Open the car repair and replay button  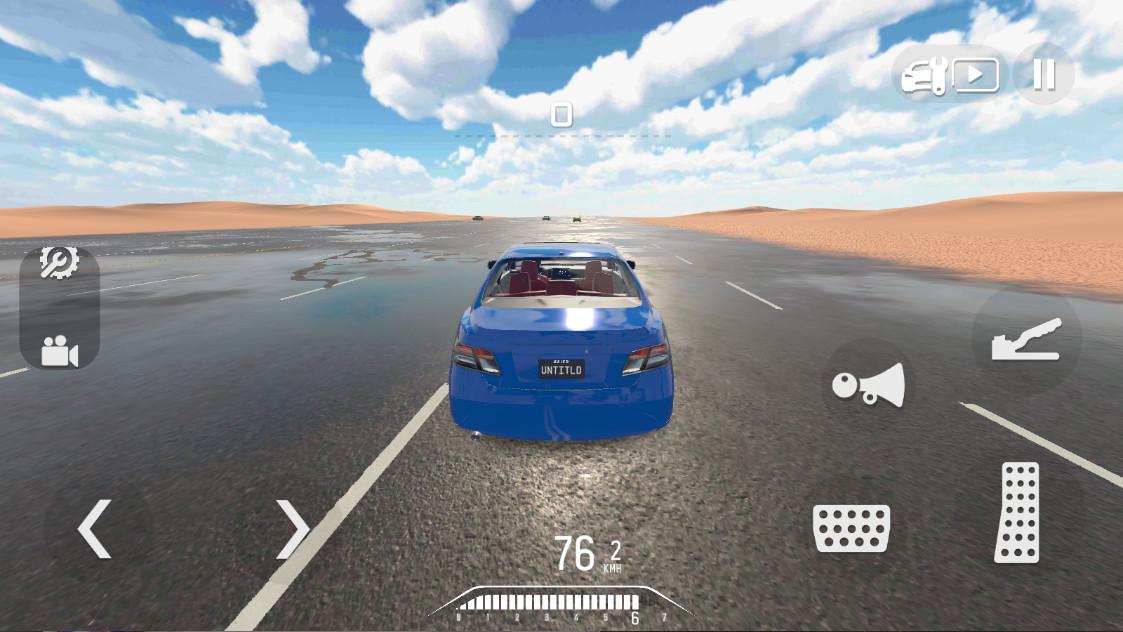pos(950,76)
